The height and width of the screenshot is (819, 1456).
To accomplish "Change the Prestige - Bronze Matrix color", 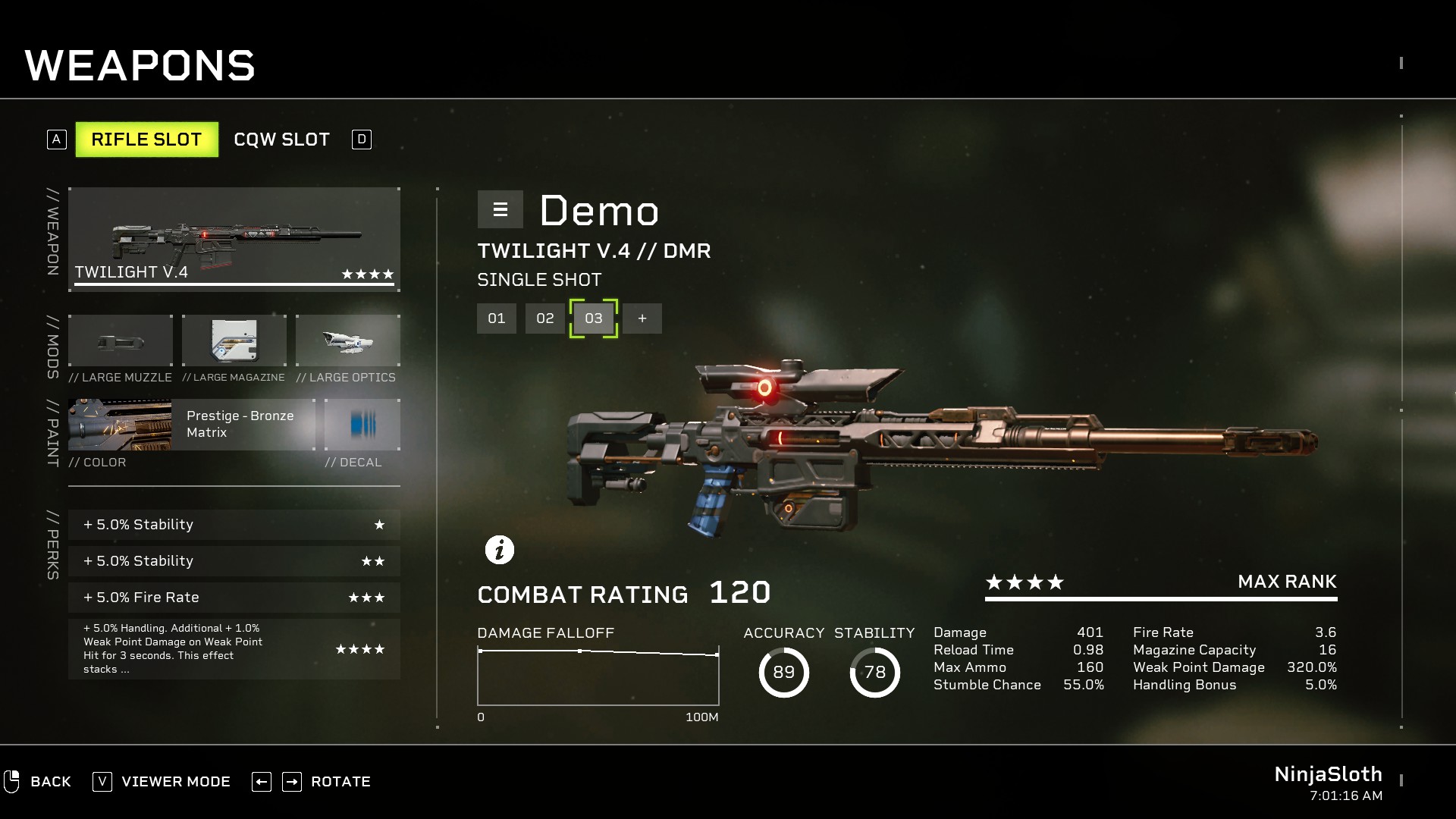I will point(192,425).
